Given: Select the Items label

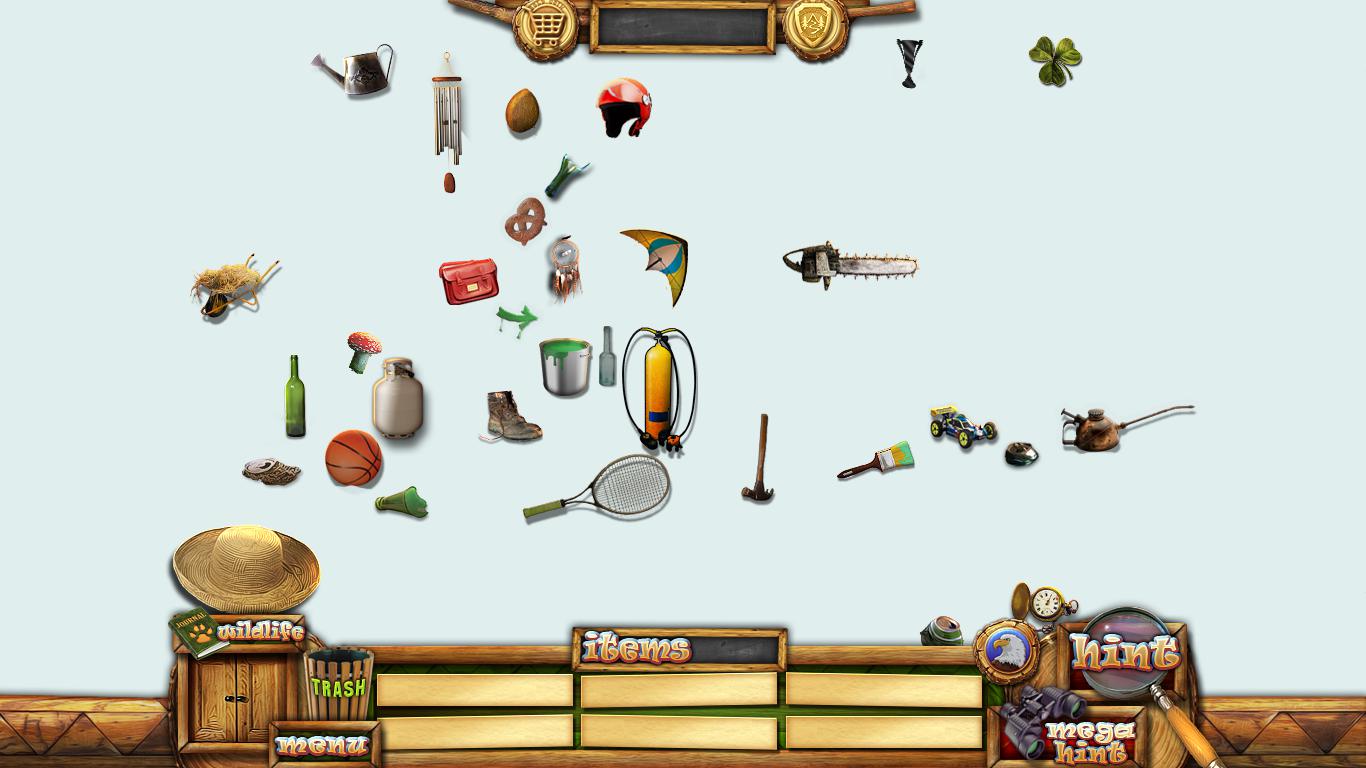Looking at the screenshot, I should (x=637, y=649).
